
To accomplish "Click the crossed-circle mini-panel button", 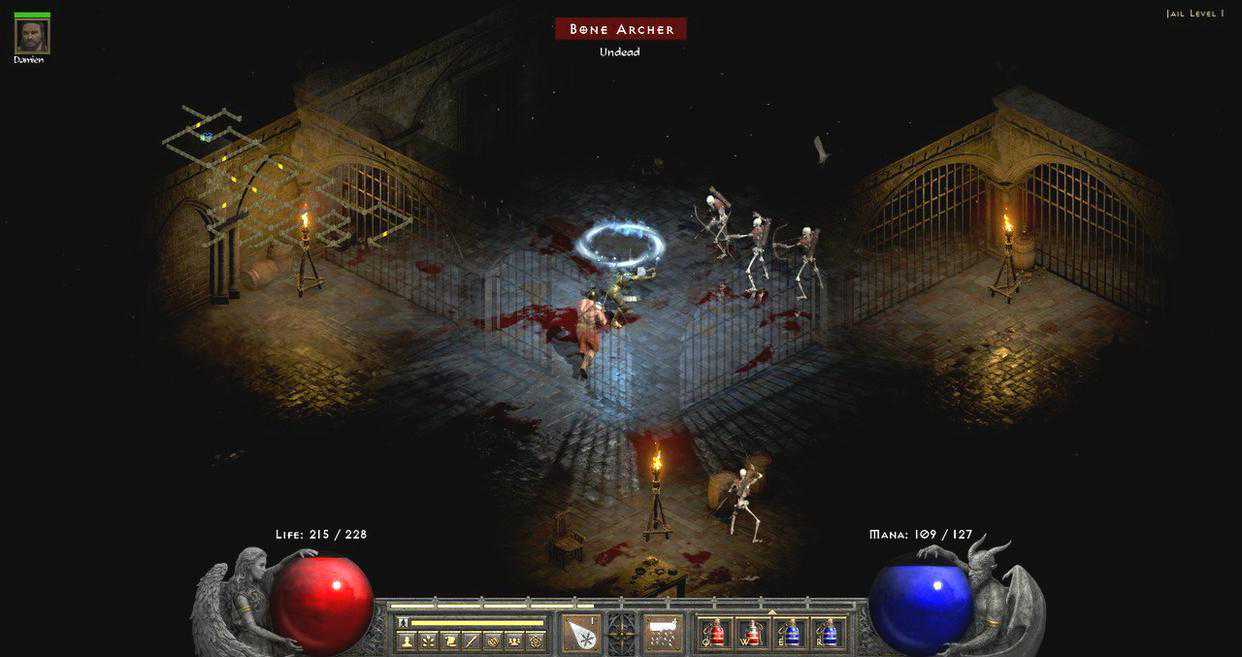I will 493,641.
